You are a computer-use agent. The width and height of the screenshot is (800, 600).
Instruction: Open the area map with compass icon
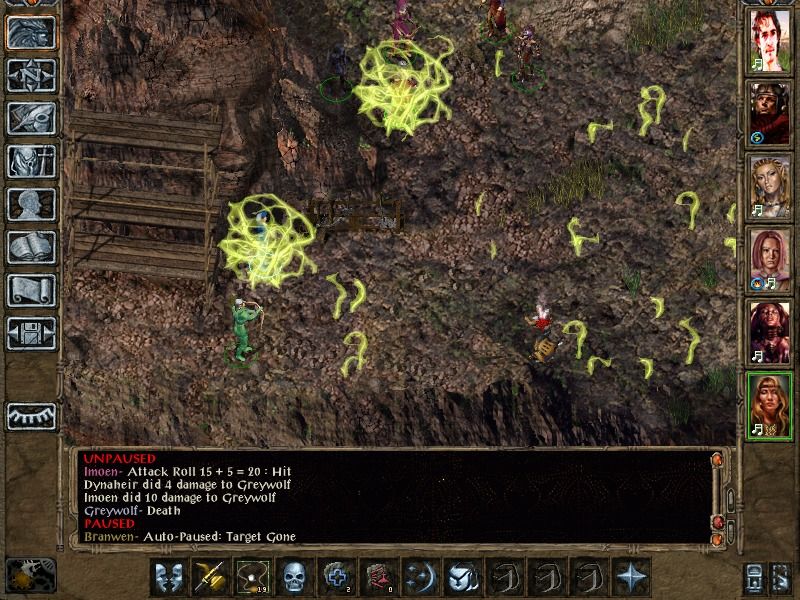pos(31,75)
